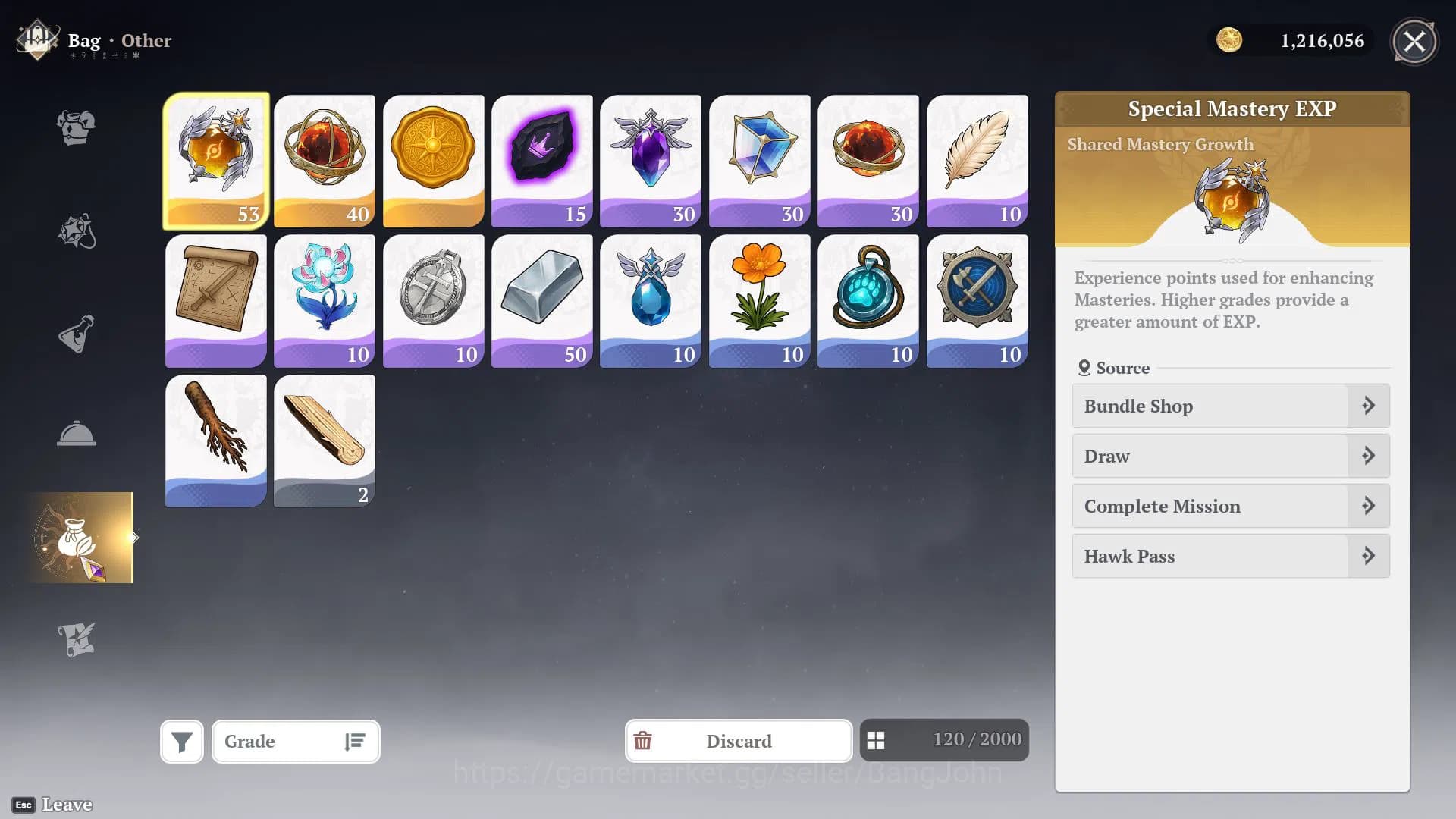The image size is (1456, 819).
Task: Open the Bundle Shop source
Action: click(x=1230, y=406)
